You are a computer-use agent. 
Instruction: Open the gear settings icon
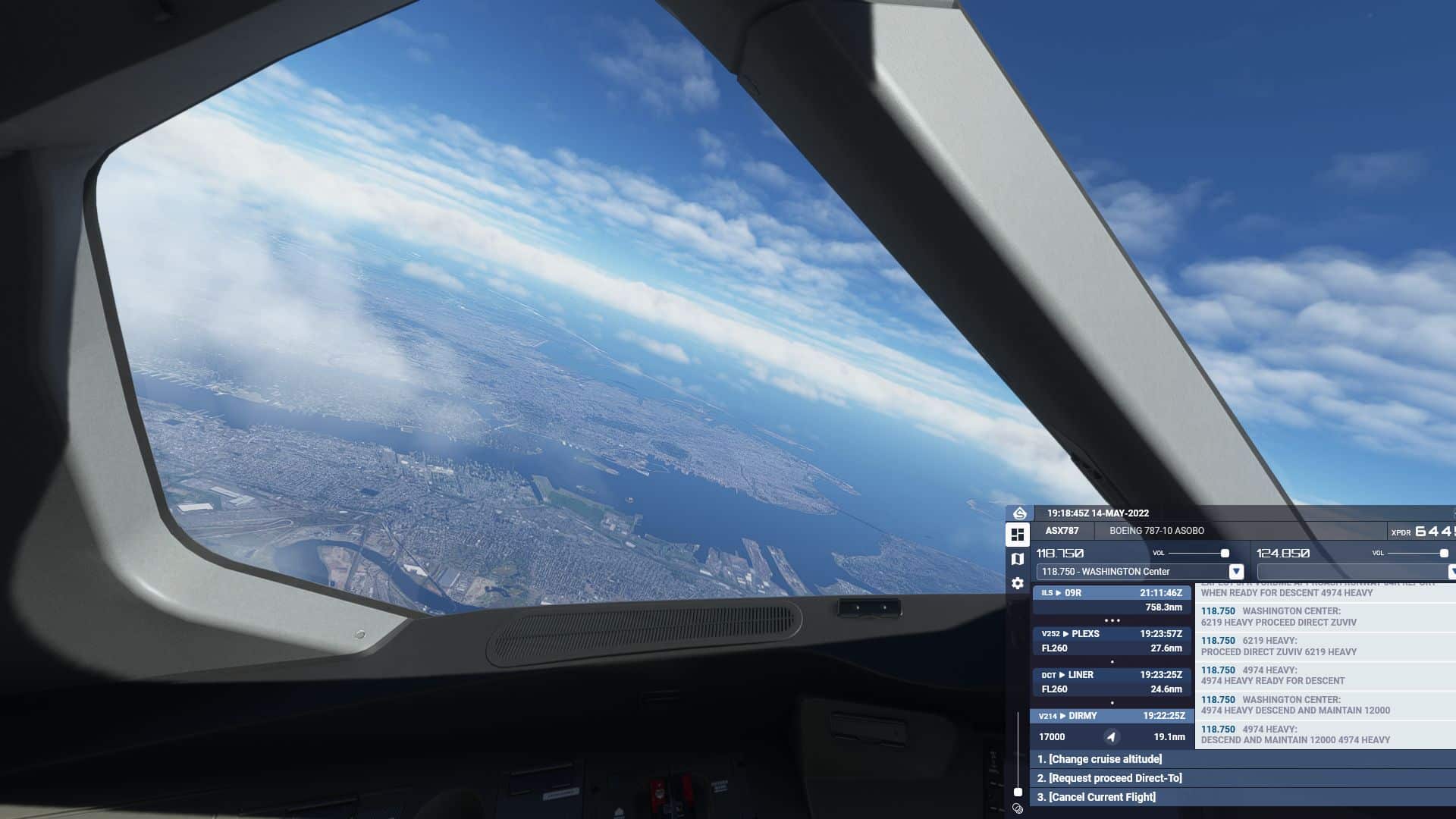[1018, 583]
